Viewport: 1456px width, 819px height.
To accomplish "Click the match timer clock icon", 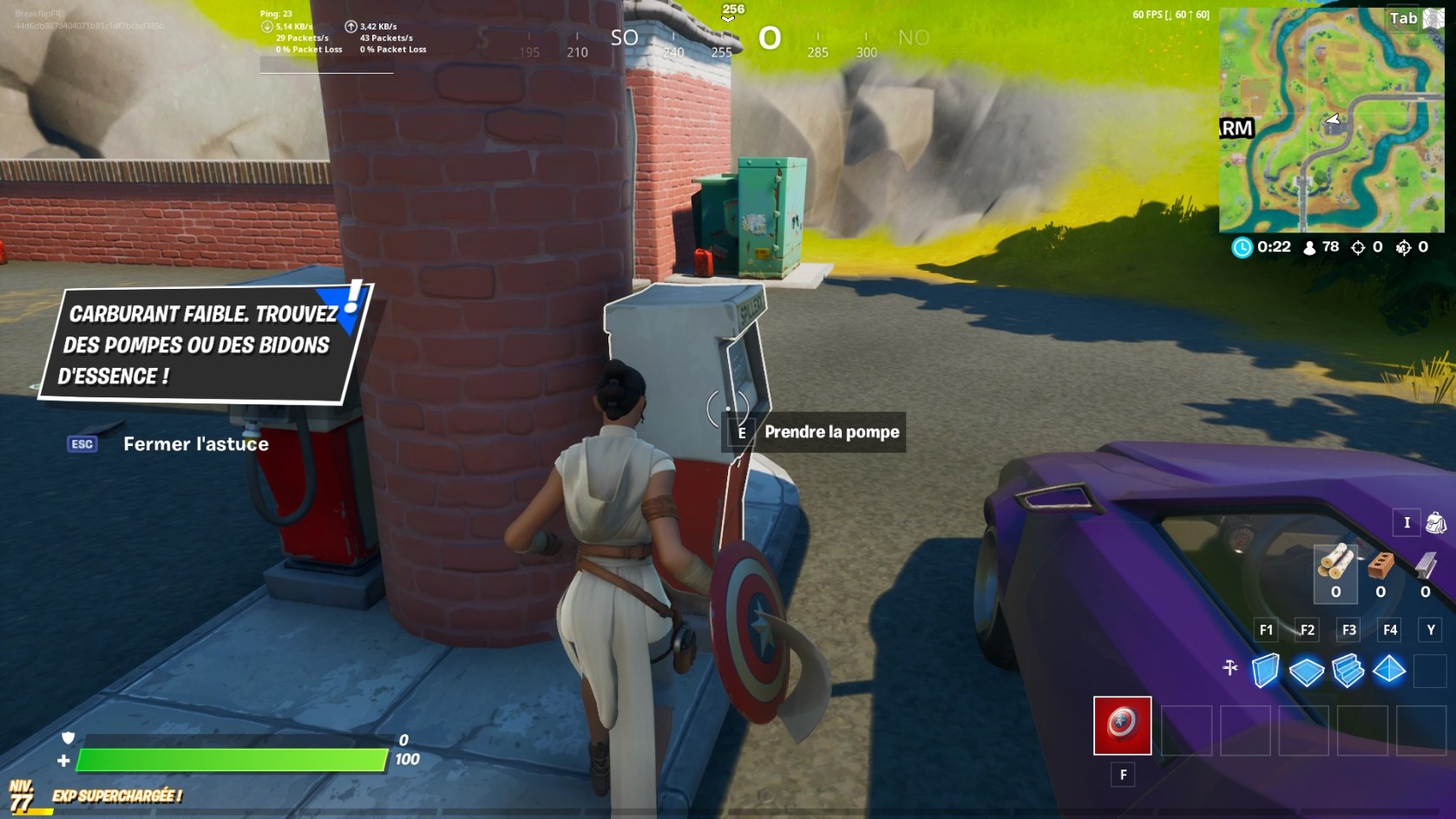I will coord(1241,247).
